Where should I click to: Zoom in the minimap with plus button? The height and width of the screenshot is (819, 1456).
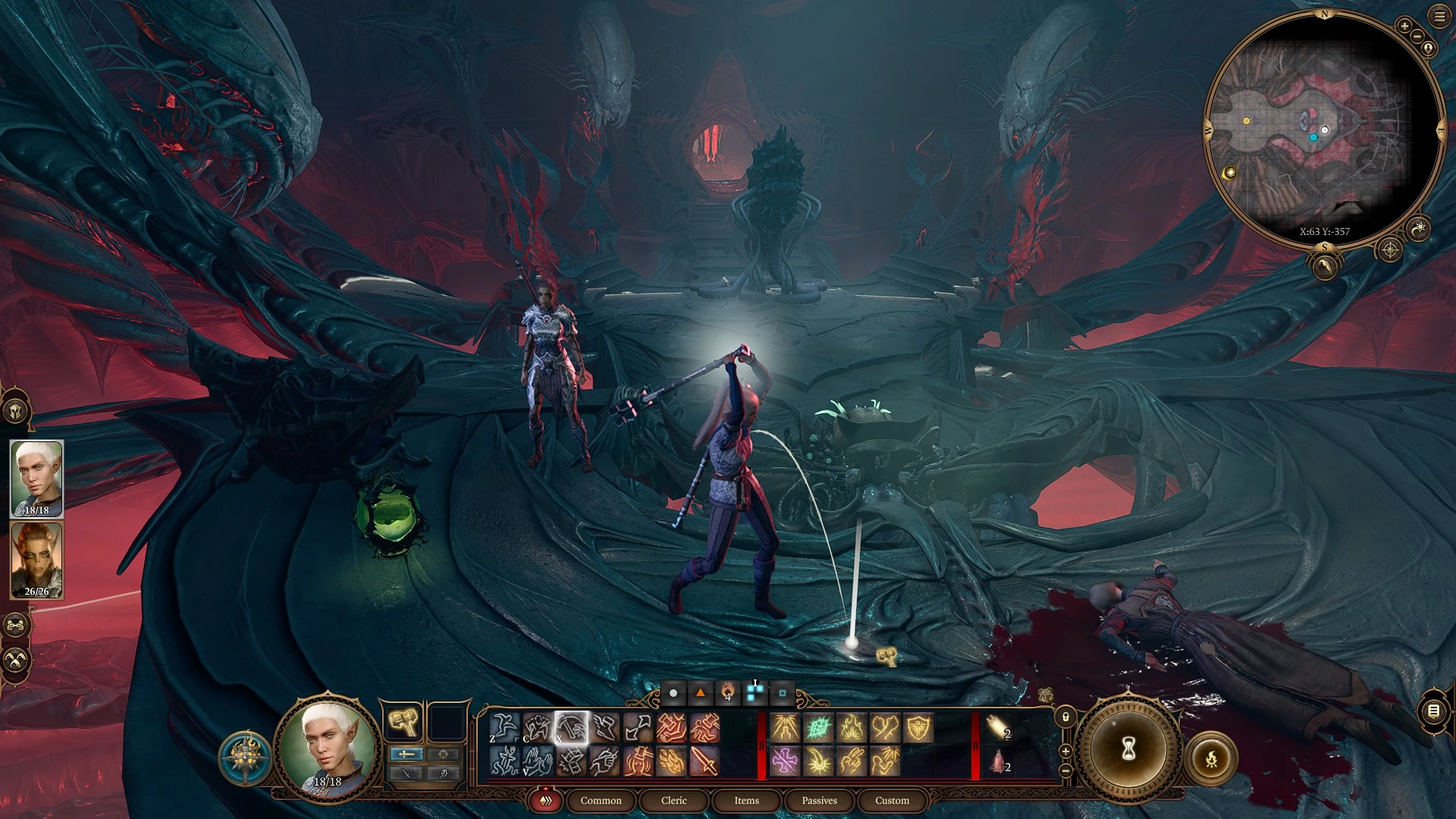point(1404,27)
